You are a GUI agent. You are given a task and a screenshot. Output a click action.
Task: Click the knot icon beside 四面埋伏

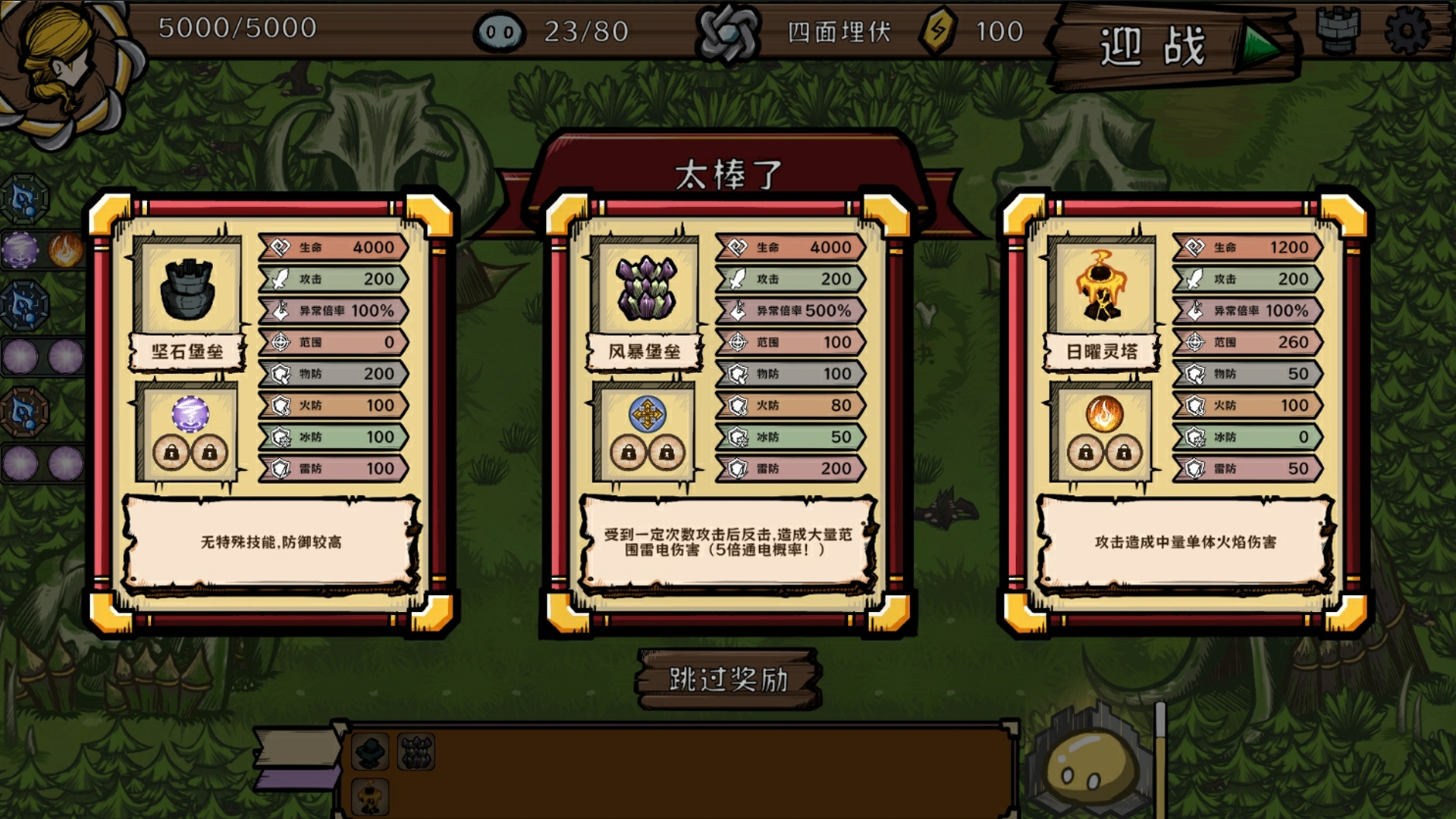pyautogui.click(x=728, y=32)
